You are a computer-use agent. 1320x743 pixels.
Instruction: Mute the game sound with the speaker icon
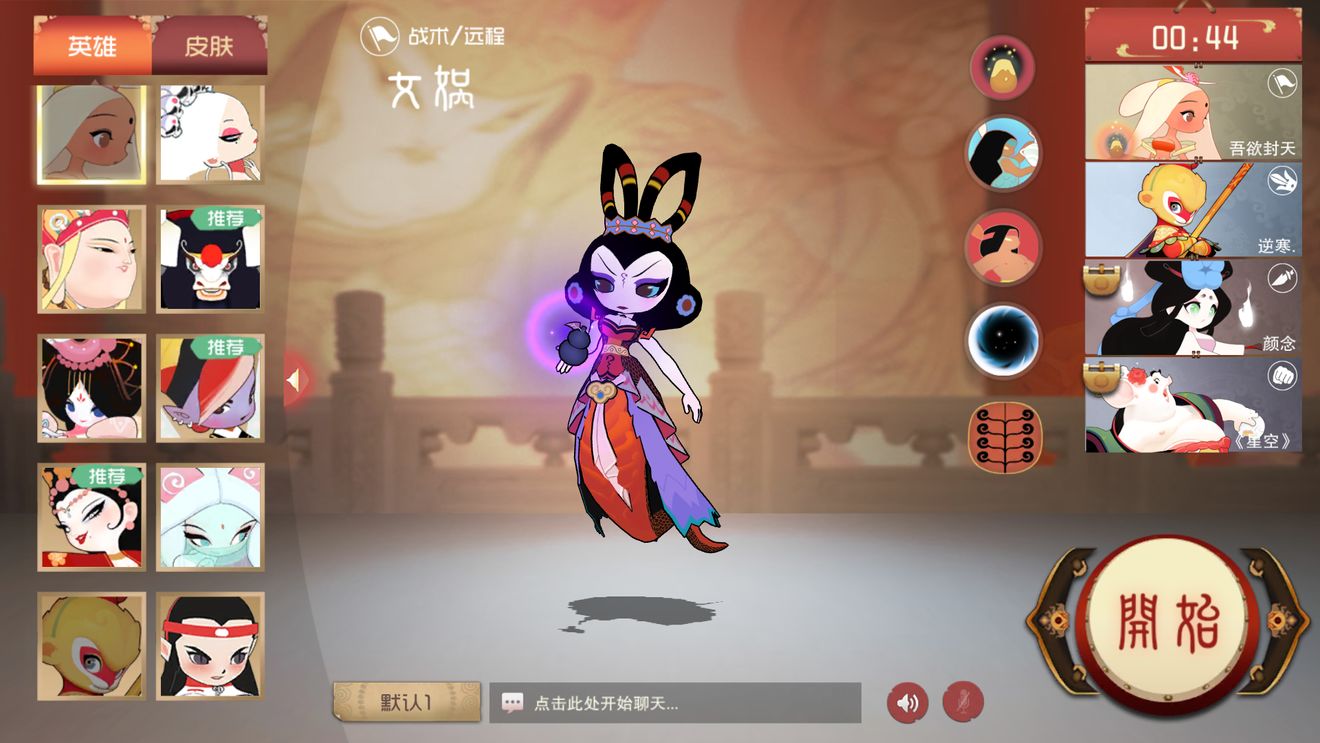click(x=906, y=702)
